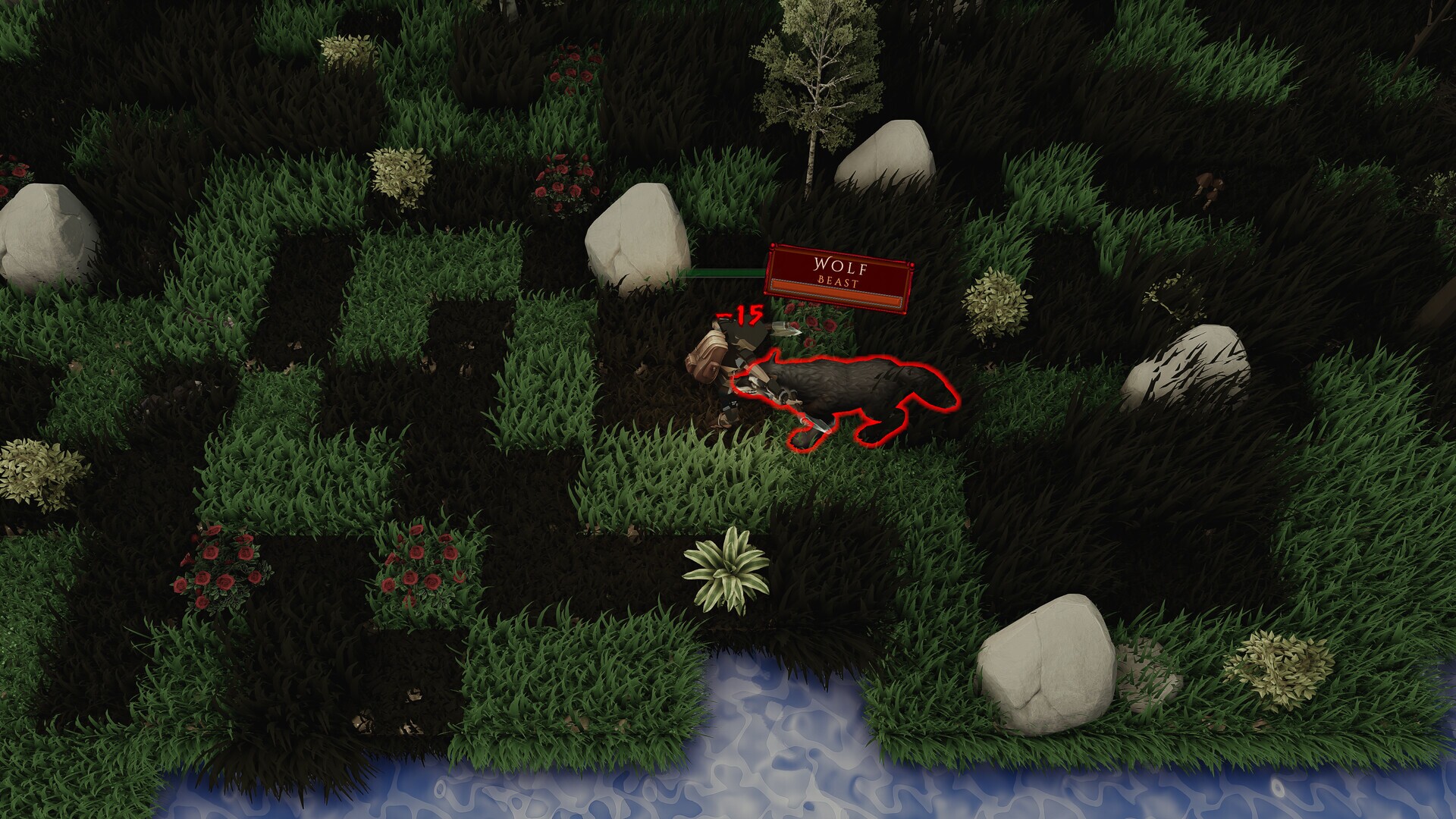The image size is (1456, 819).
Task: Click the player's green health bar
Action: (x=720, y=272)
